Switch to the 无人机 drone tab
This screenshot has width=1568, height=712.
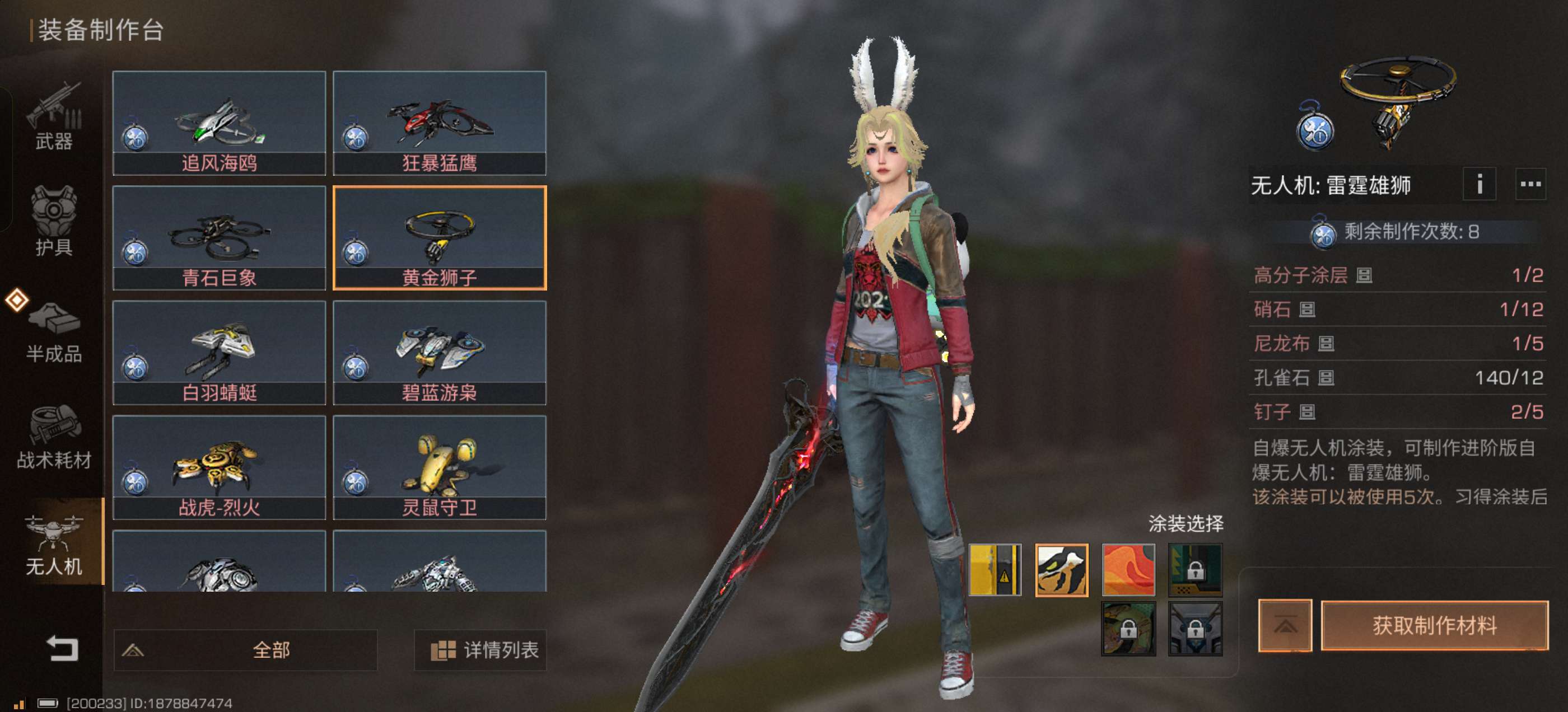(x=54, y=544)
